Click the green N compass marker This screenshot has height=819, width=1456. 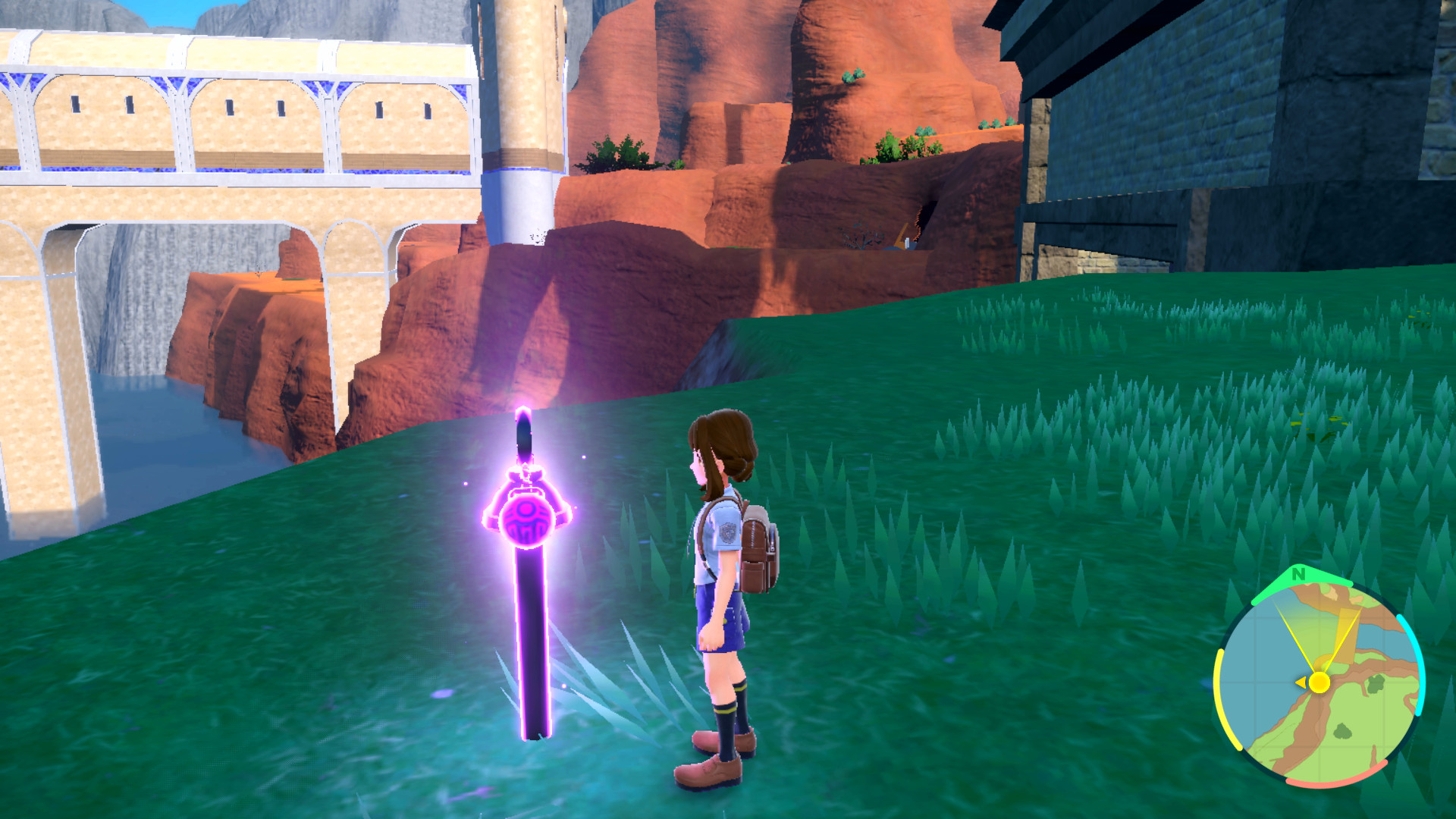coord(1298,575)
